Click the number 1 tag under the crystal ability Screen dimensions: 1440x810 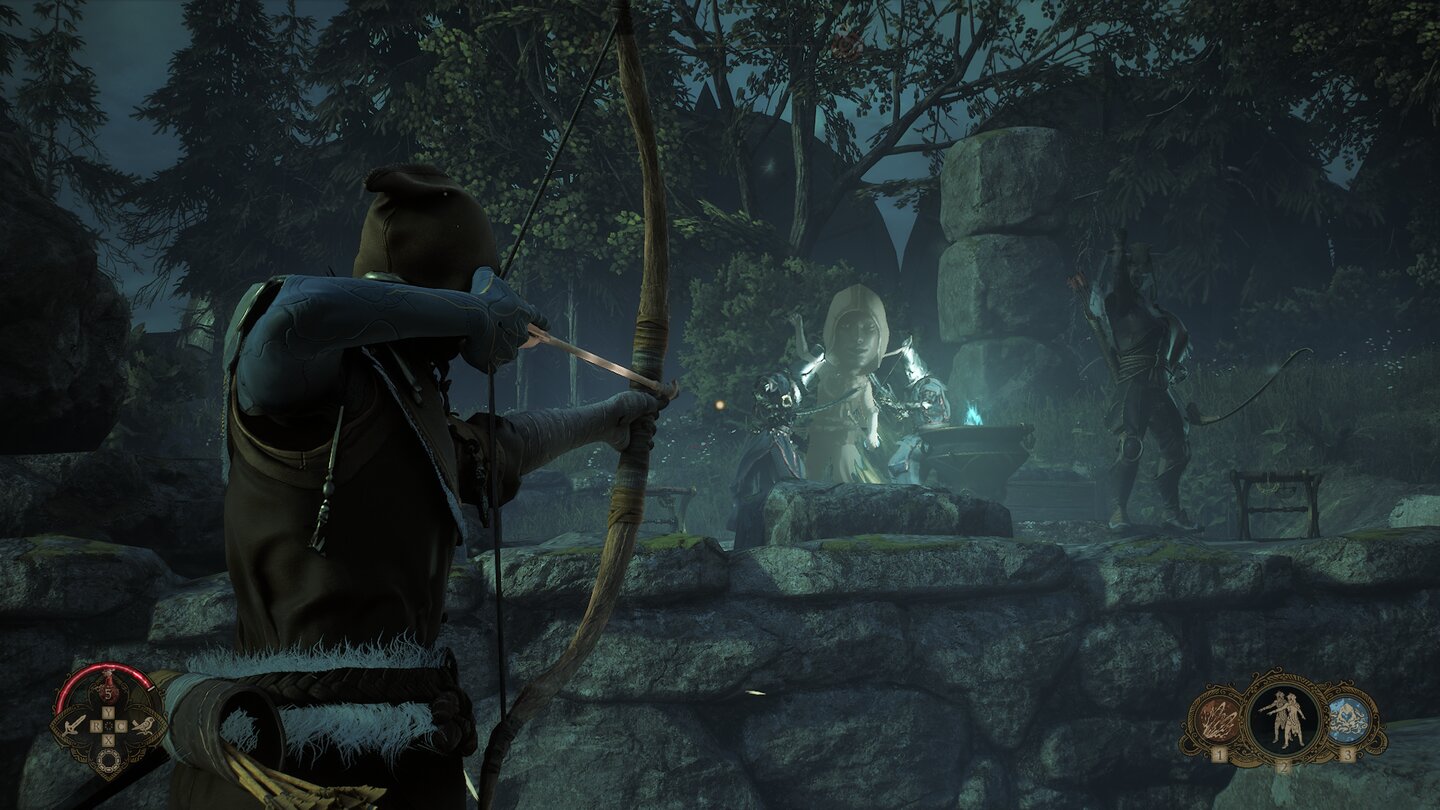click(x=1219, y=754)
